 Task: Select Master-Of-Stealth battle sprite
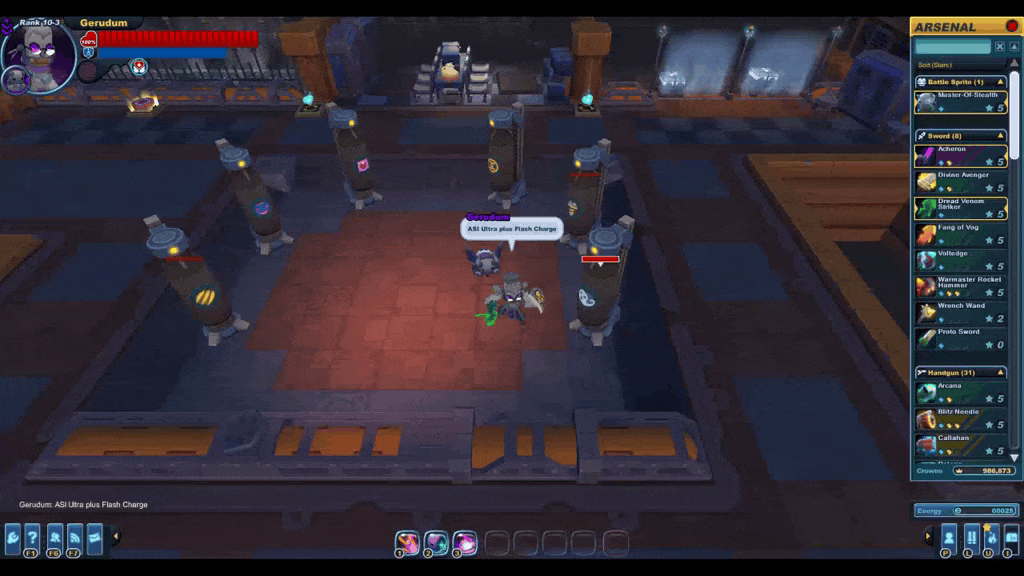(x=960, y=102)
